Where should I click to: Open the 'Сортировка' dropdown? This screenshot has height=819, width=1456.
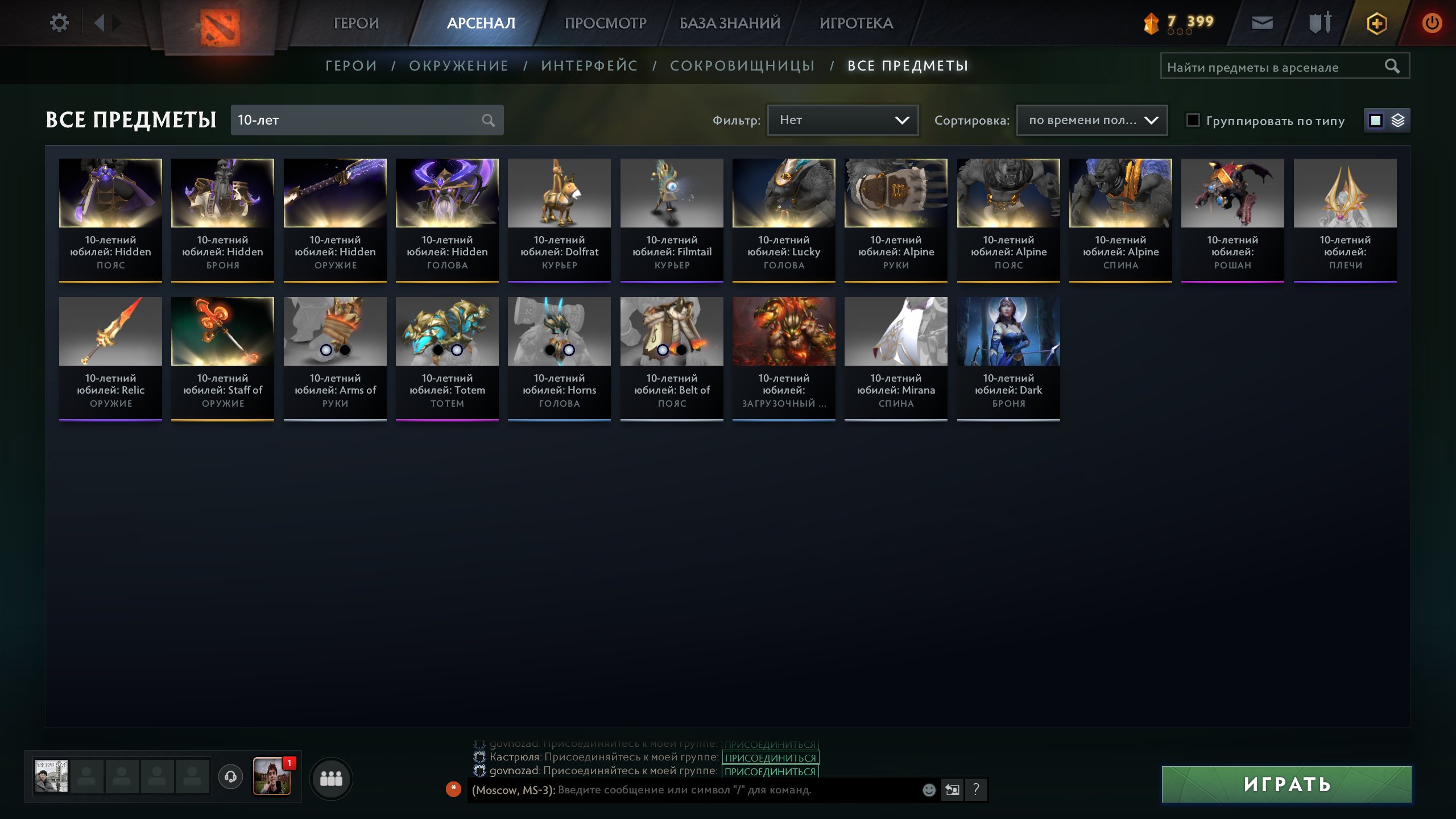(x=1091, y=120)
